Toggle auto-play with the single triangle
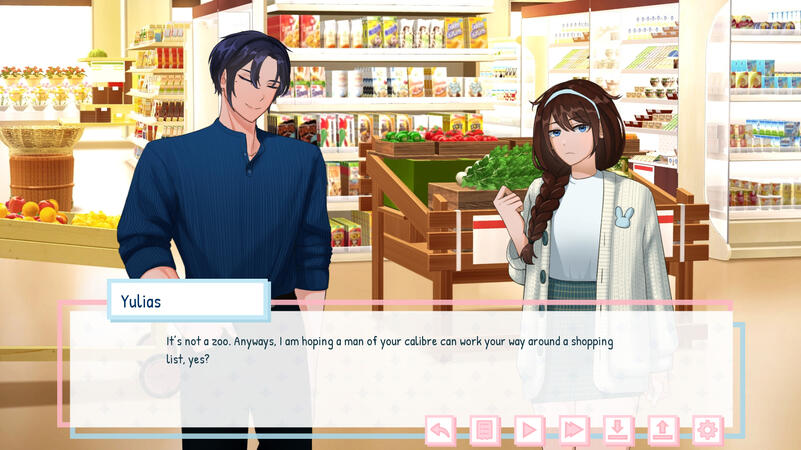The width and height of the screenshot is (801, 450). pyautogui.click(x=529, y=430)
